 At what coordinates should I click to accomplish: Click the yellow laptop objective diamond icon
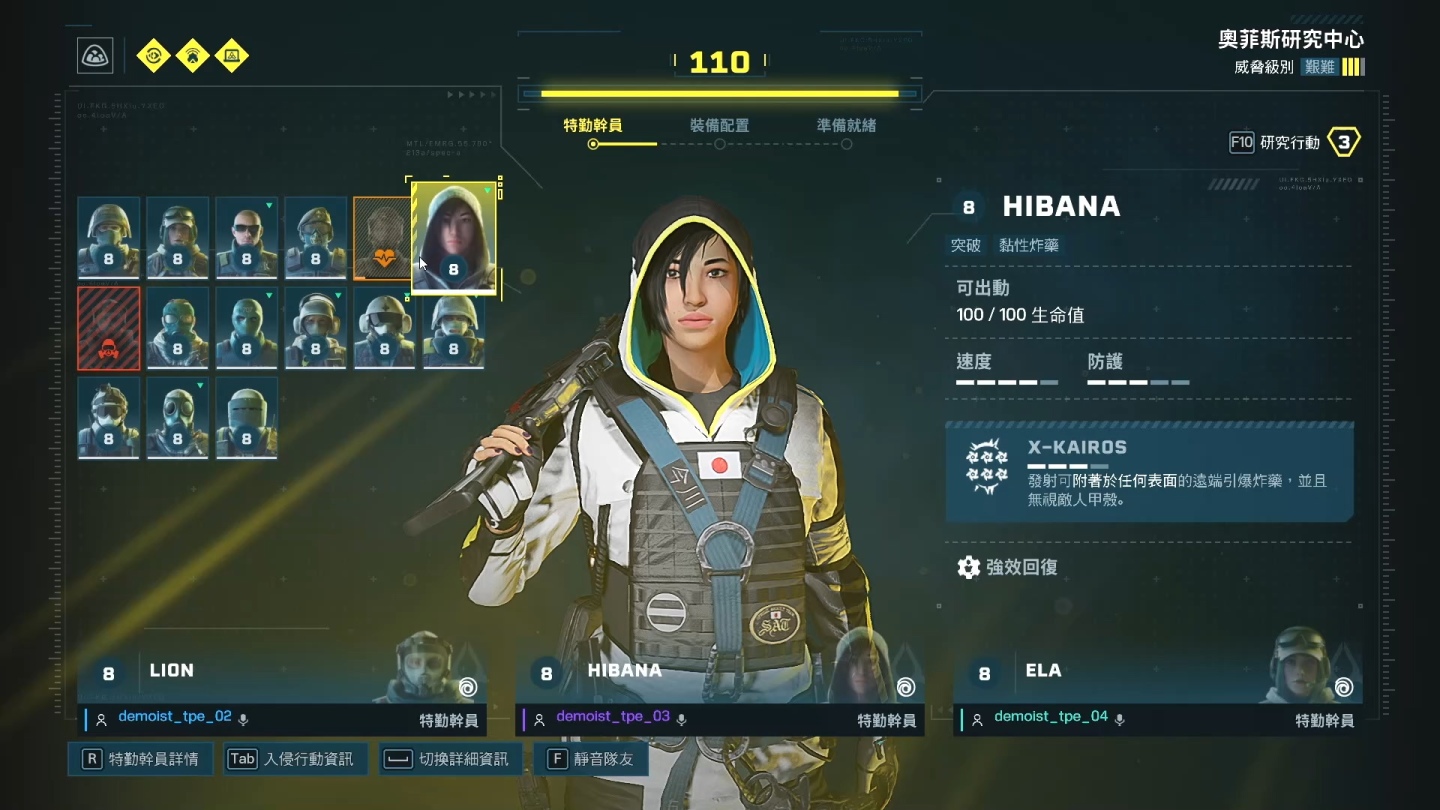click(232, 56)
